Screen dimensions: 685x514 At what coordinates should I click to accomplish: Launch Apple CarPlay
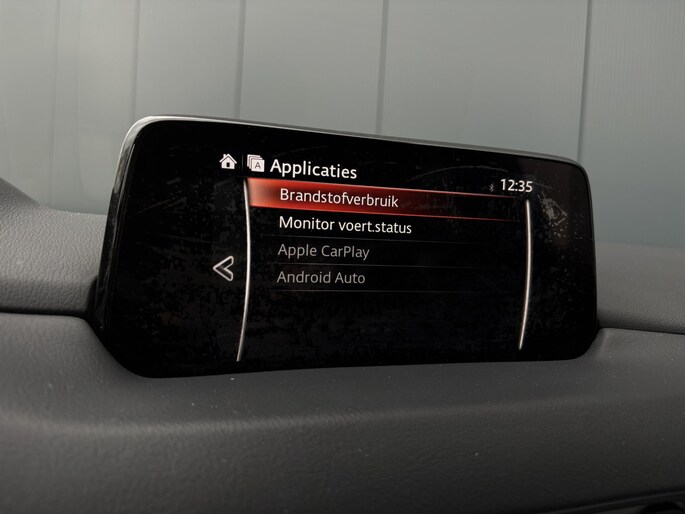click(324, 251)
